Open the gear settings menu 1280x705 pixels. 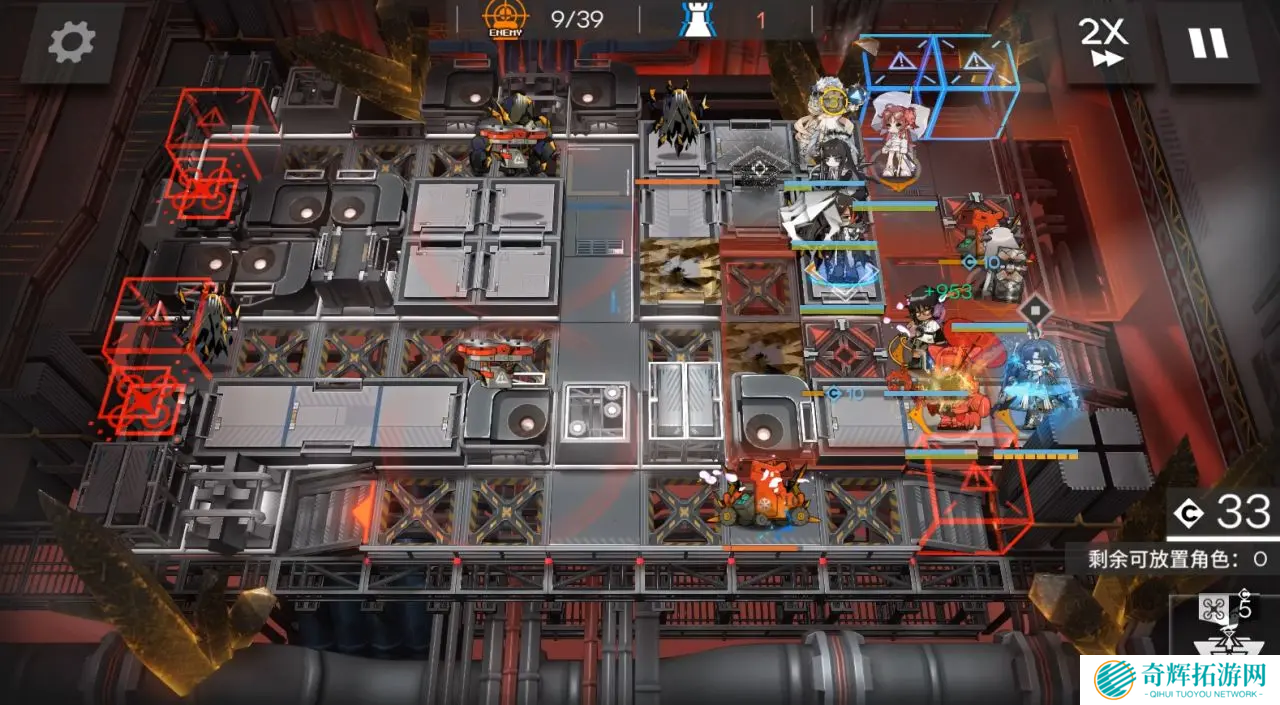(x=71, y=42)
